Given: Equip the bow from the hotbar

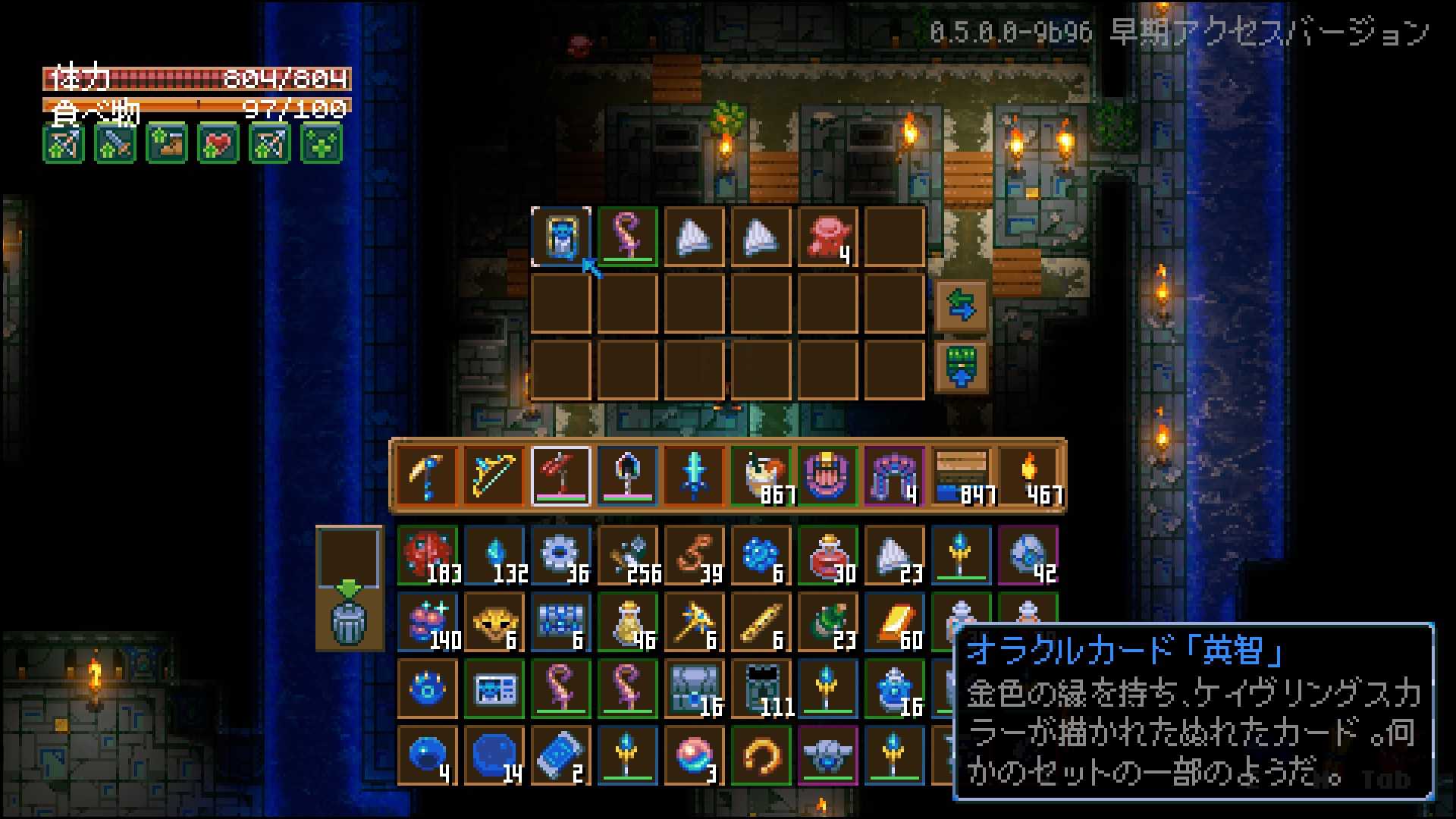Looking at the screenshot, I should click(493, 474).
